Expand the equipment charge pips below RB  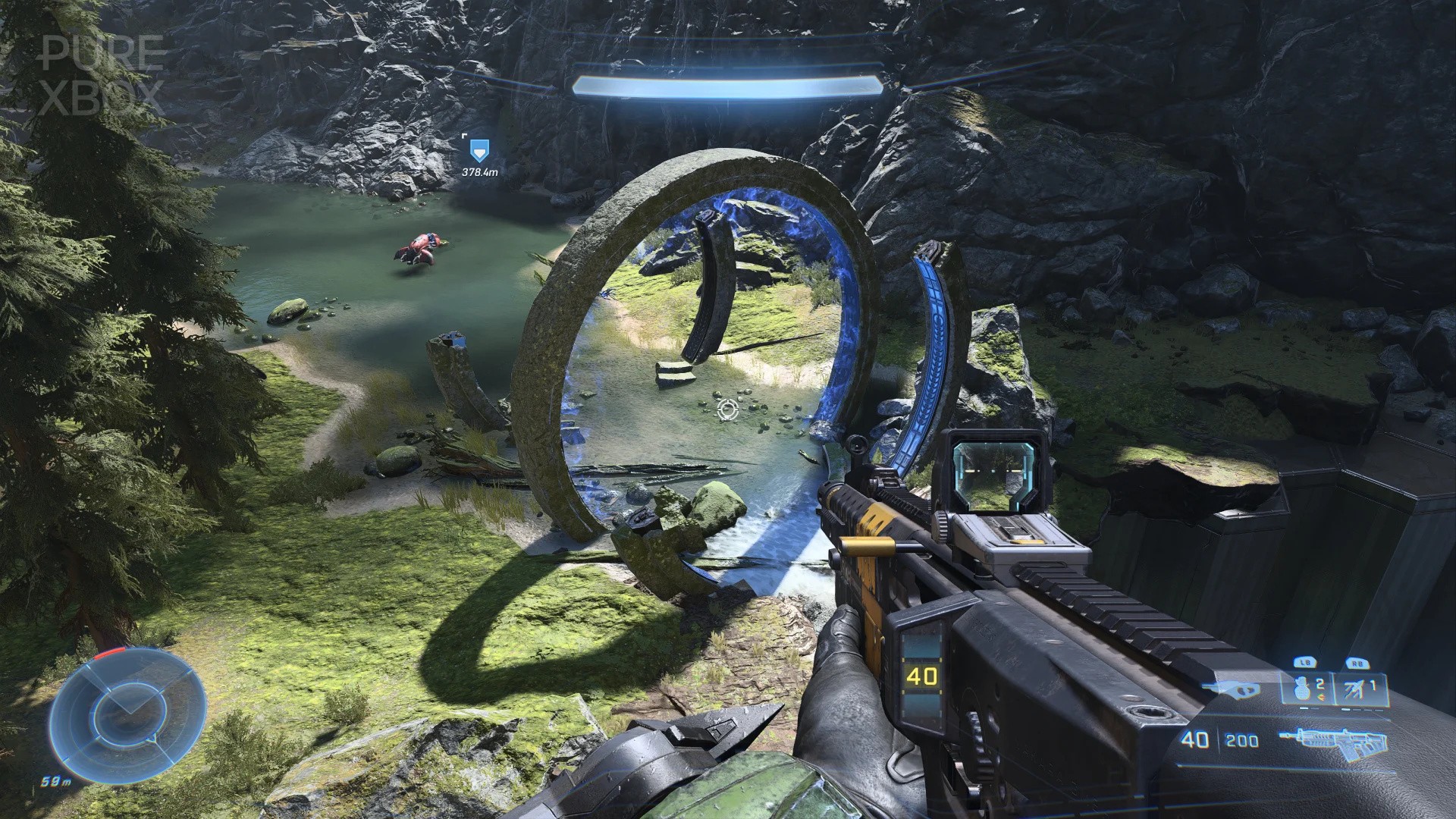click(1362, 710)
